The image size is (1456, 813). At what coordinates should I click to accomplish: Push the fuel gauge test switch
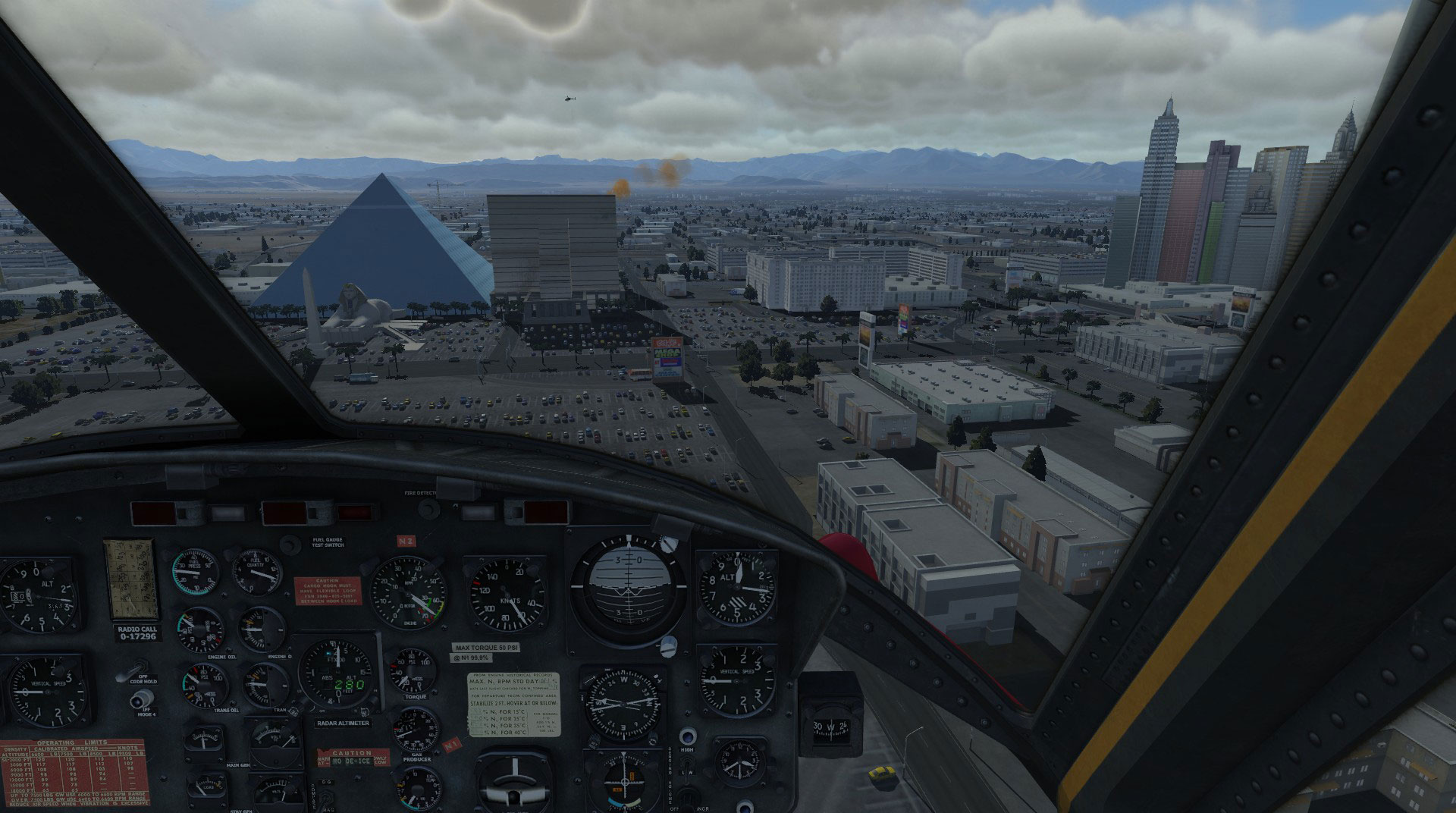click(x=290, y=545)
